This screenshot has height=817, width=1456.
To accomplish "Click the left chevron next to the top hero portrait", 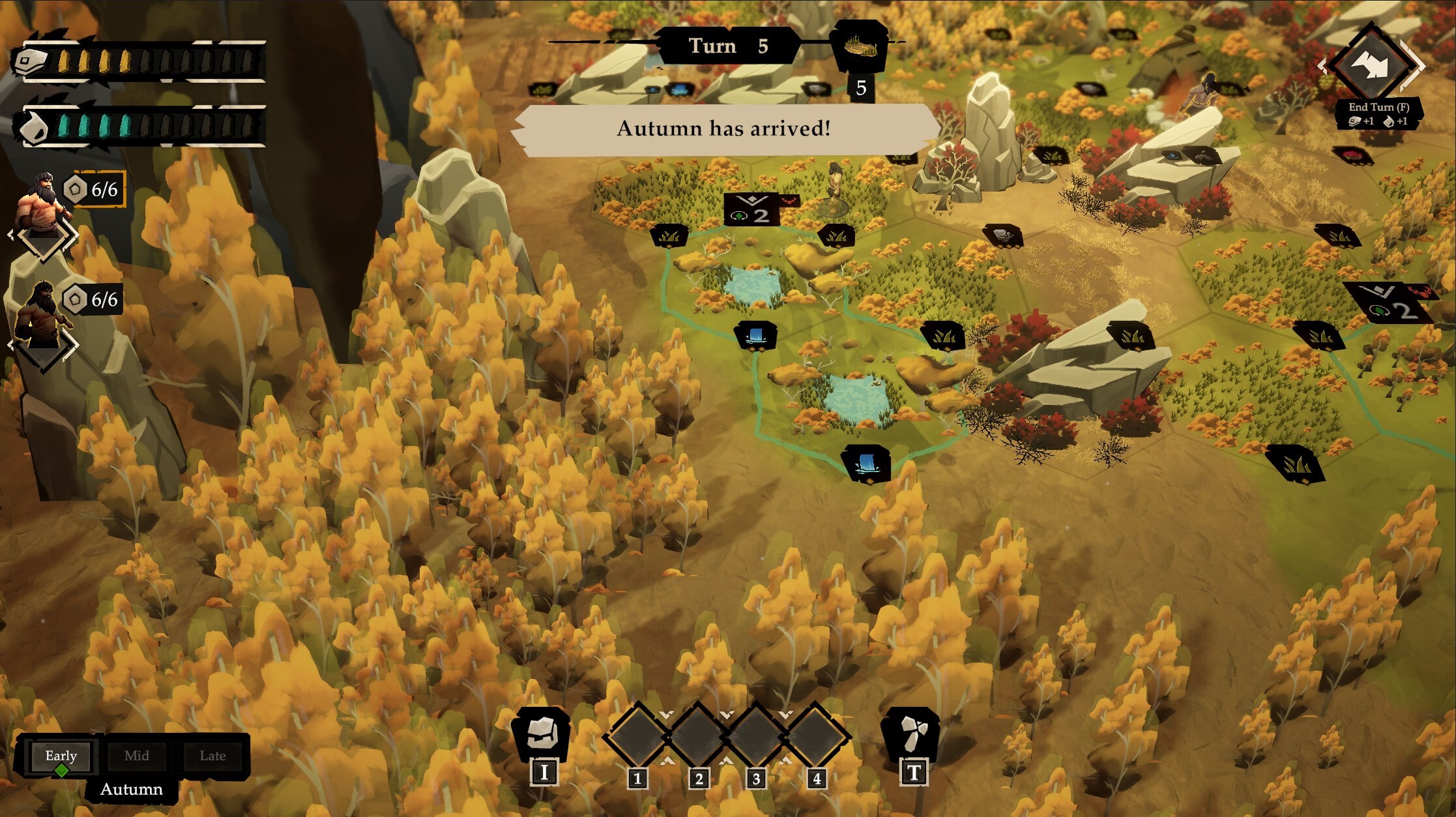I will 10,235.
